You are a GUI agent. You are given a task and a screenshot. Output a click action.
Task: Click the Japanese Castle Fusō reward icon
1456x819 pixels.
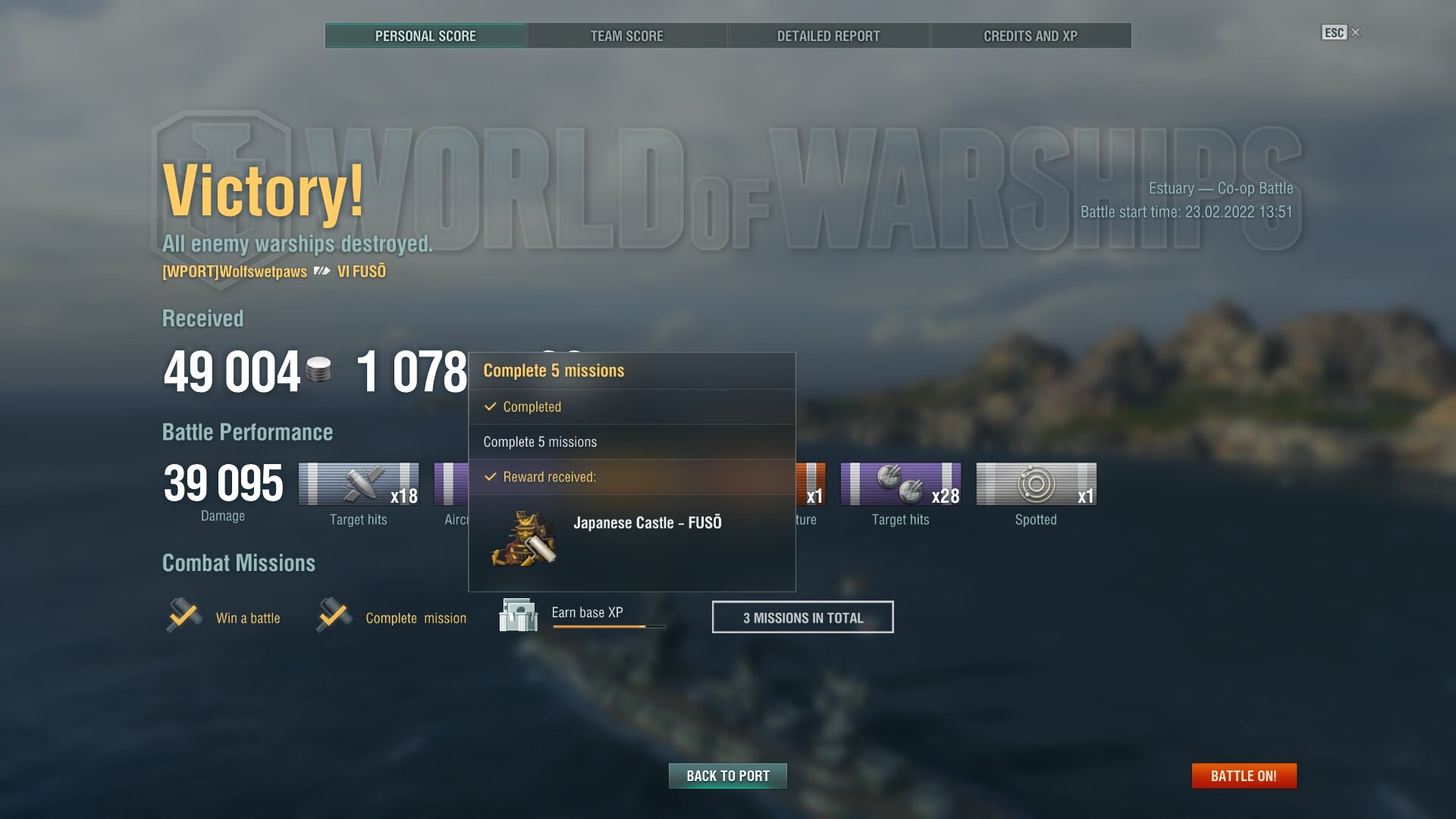(x=524, y=539)
